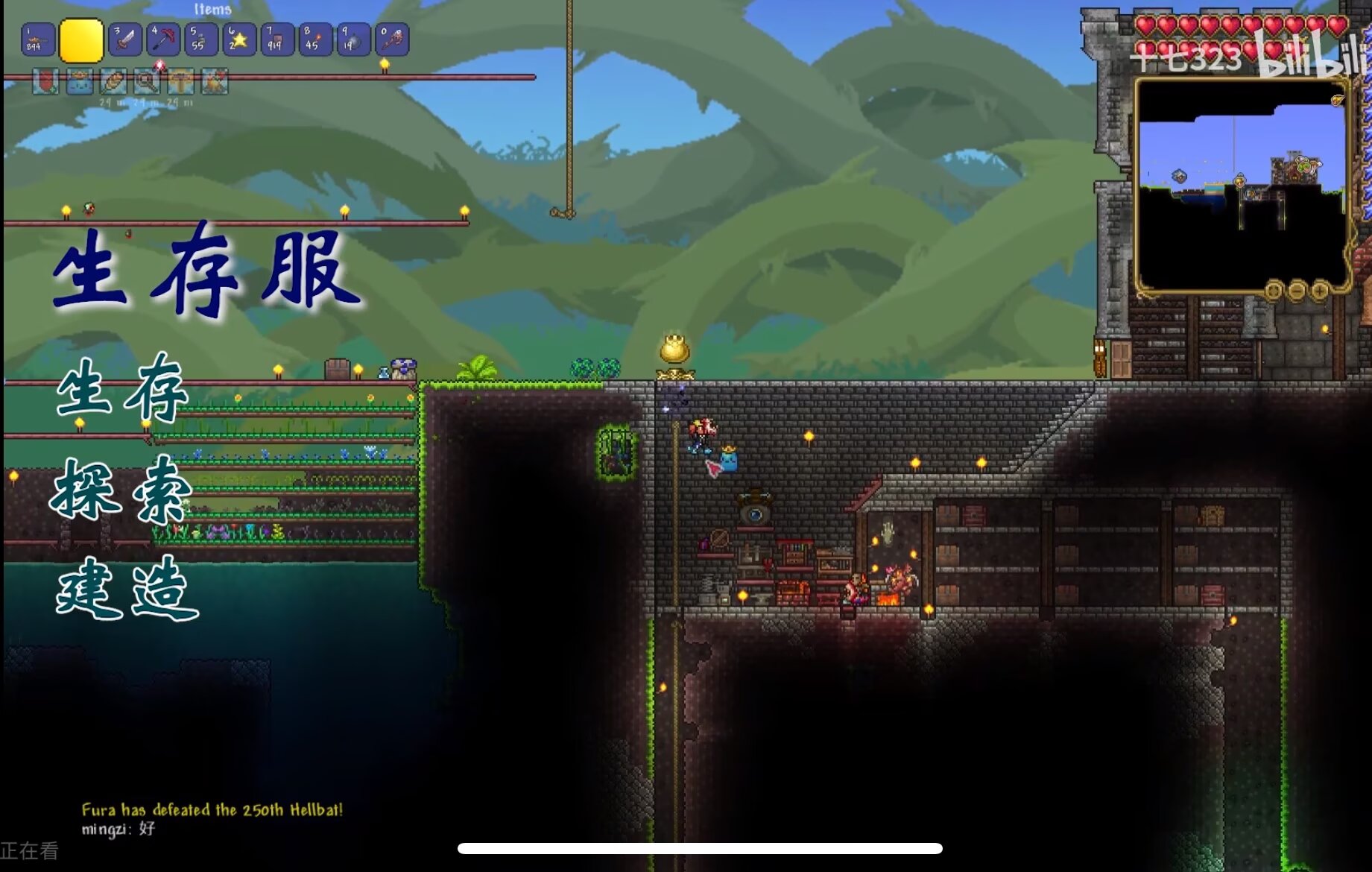Image resolution: width=1372 pixels, height=872 pixels.
Task: Zoom out the minimap with minus button
Action: (1297, 290)
